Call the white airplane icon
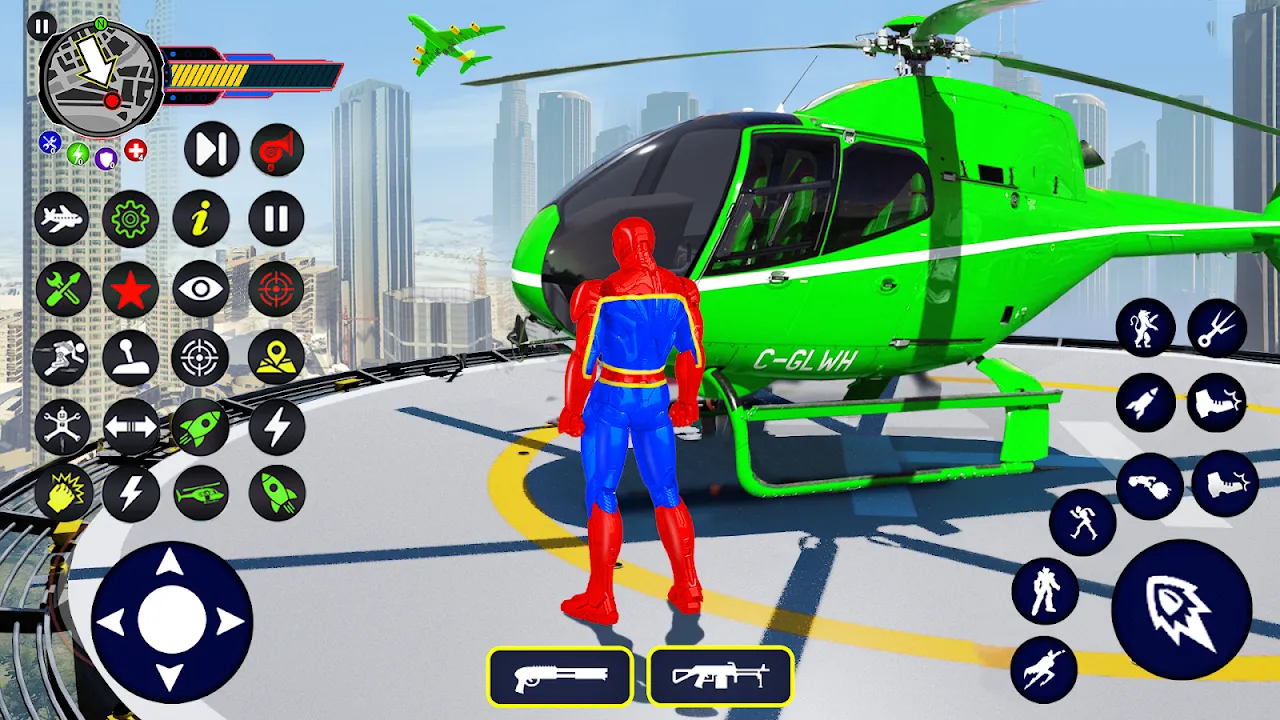Screen dimensions: 1280x720 (x=61, y=218)
